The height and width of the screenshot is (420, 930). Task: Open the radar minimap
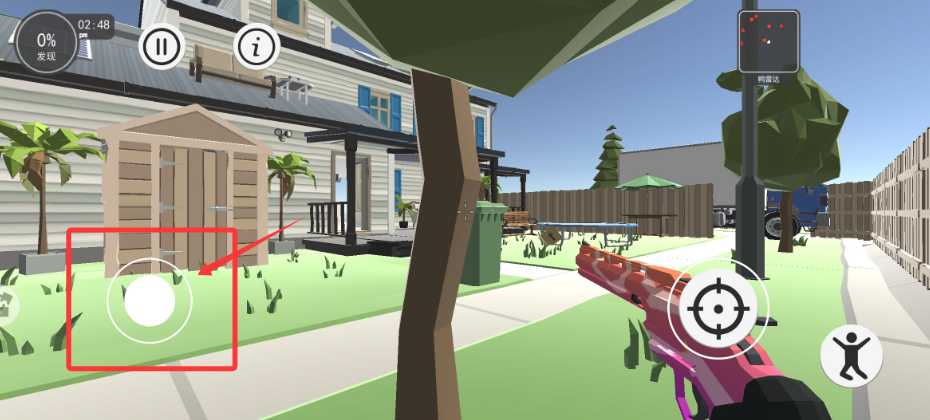768,41
